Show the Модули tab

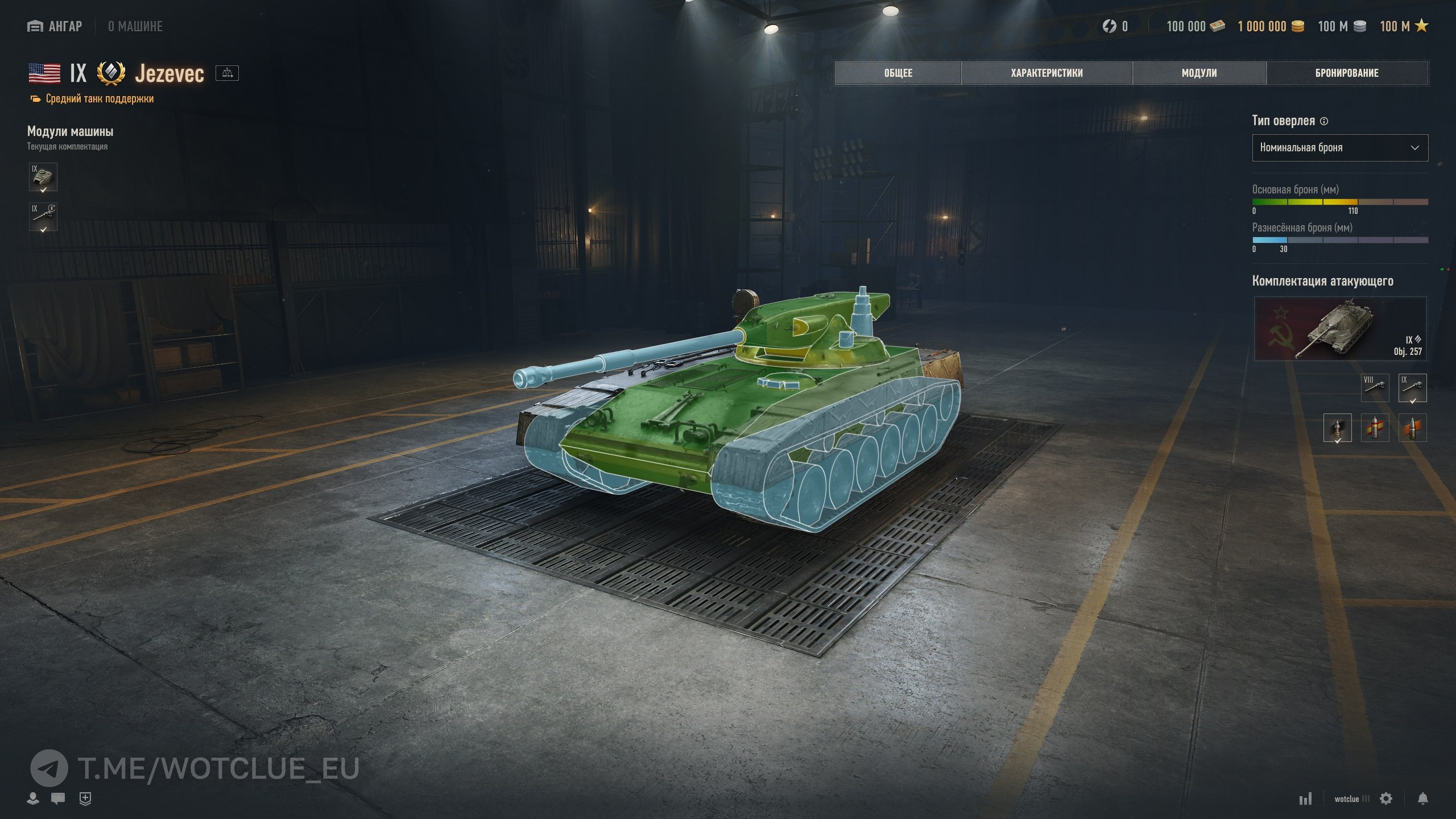coord(1199,73)
